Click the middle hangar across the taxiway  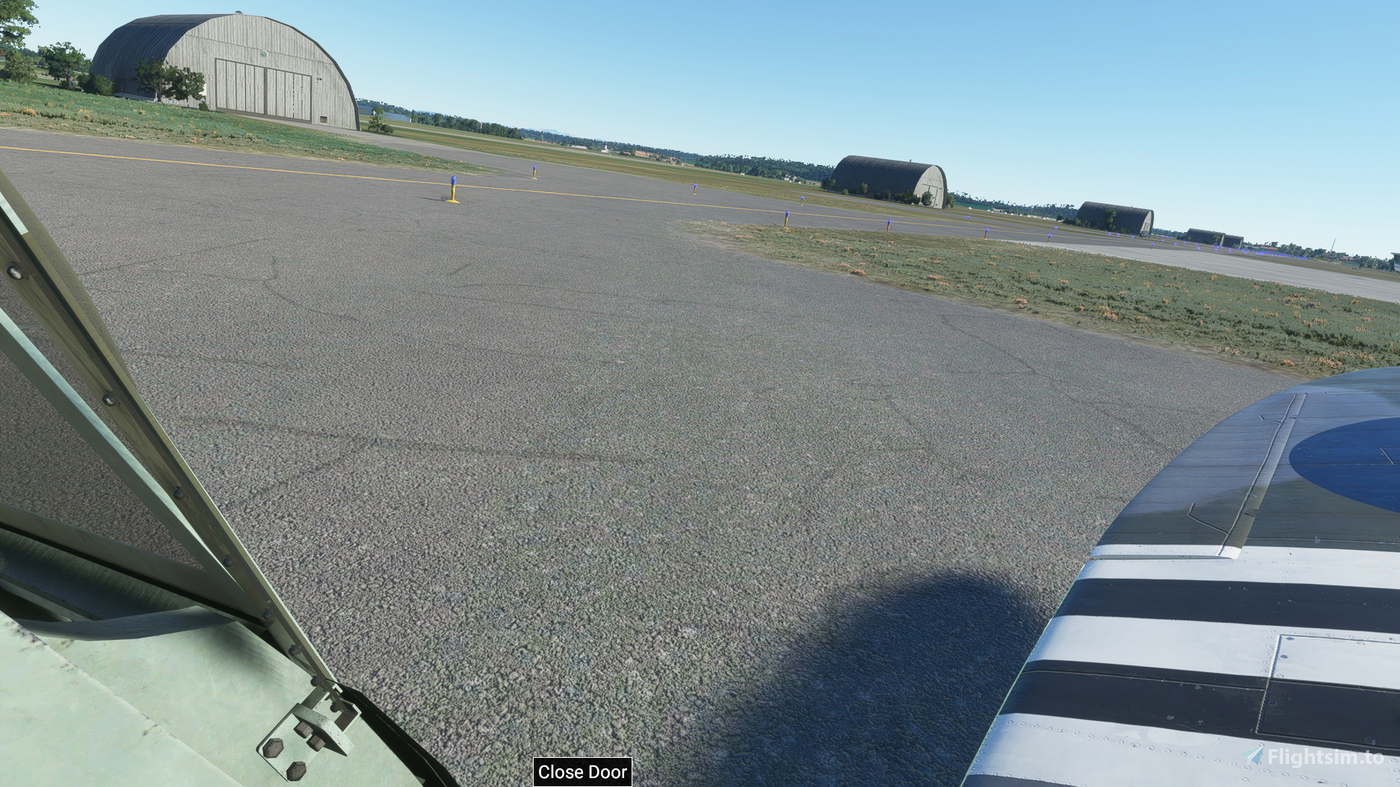pos(887,180)
